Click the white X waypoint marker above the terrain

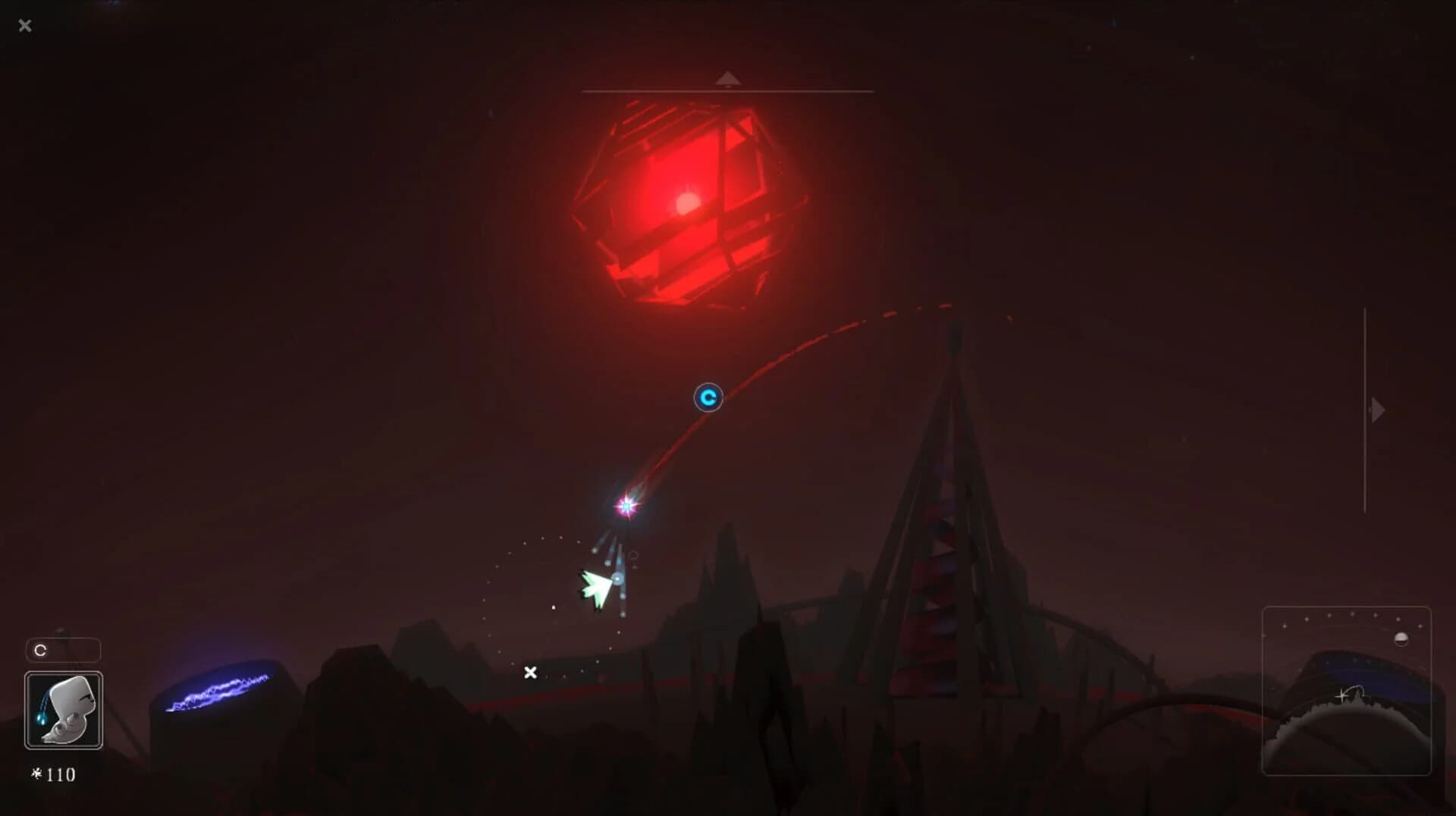pos(530,673)
